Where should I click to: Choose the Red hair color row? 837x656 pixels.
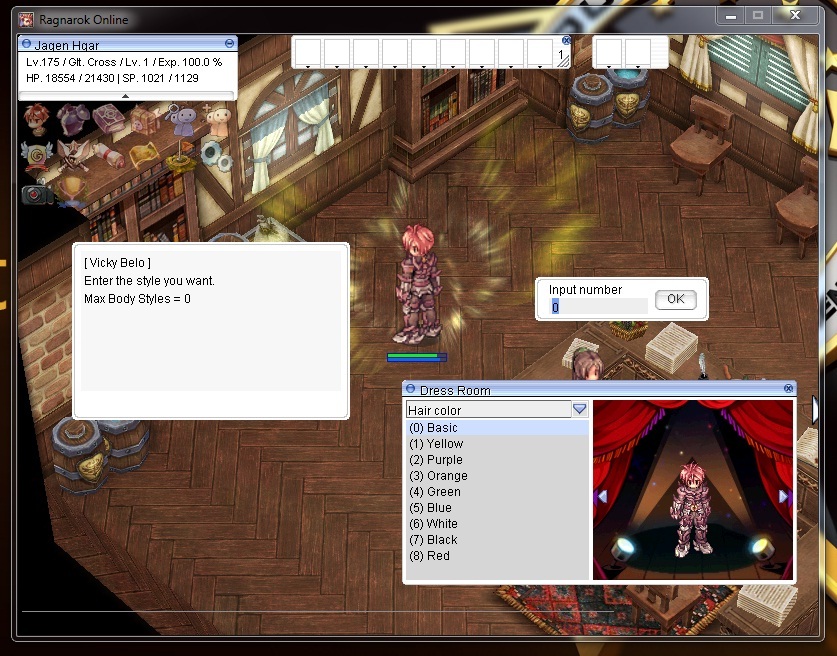pyautogui.click(x=438, y=556)
